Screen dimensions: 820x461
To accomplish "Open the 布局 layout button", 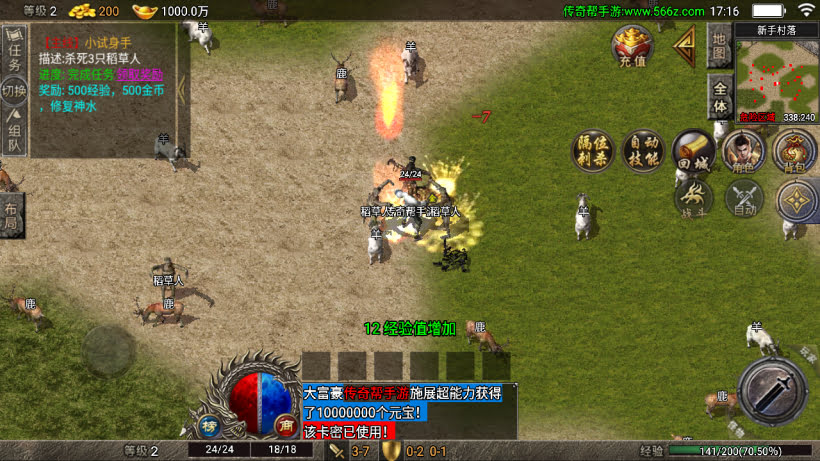I will click(x=11, y=212).
